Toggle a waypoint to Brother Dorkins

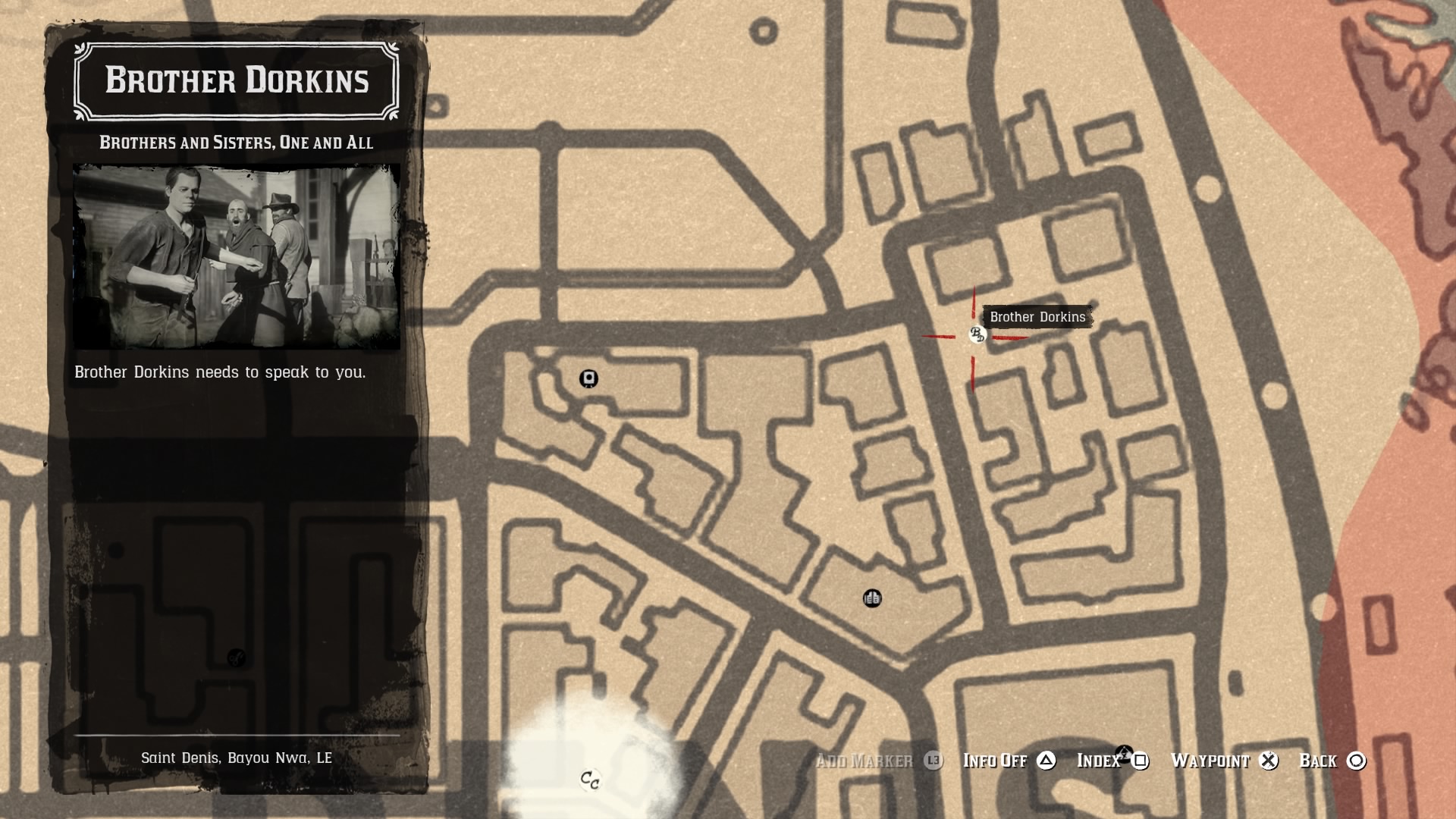tap(1210, 761)
